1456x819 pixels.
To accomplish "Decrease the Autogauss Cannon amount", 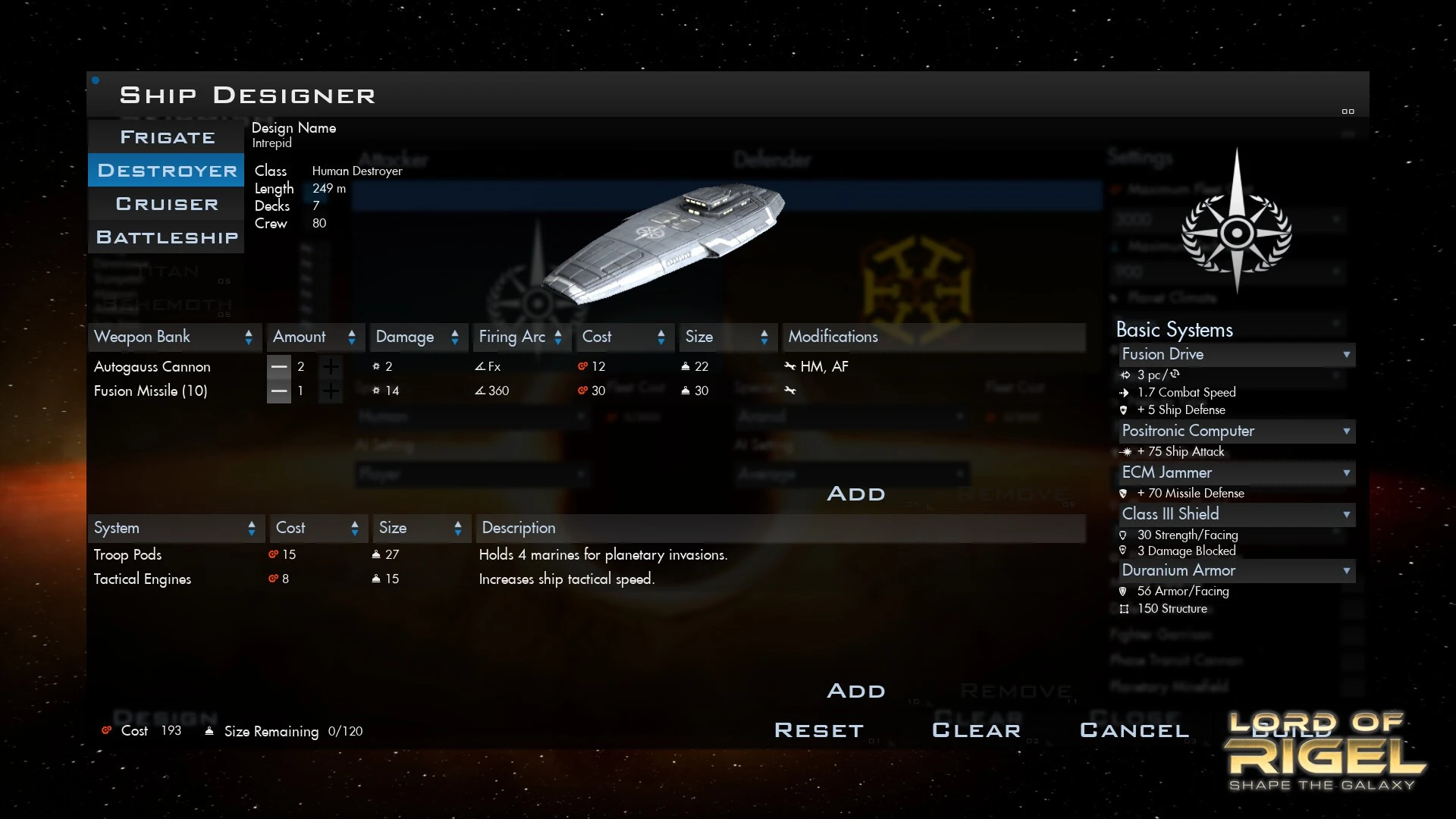I will tap(279, 367).
